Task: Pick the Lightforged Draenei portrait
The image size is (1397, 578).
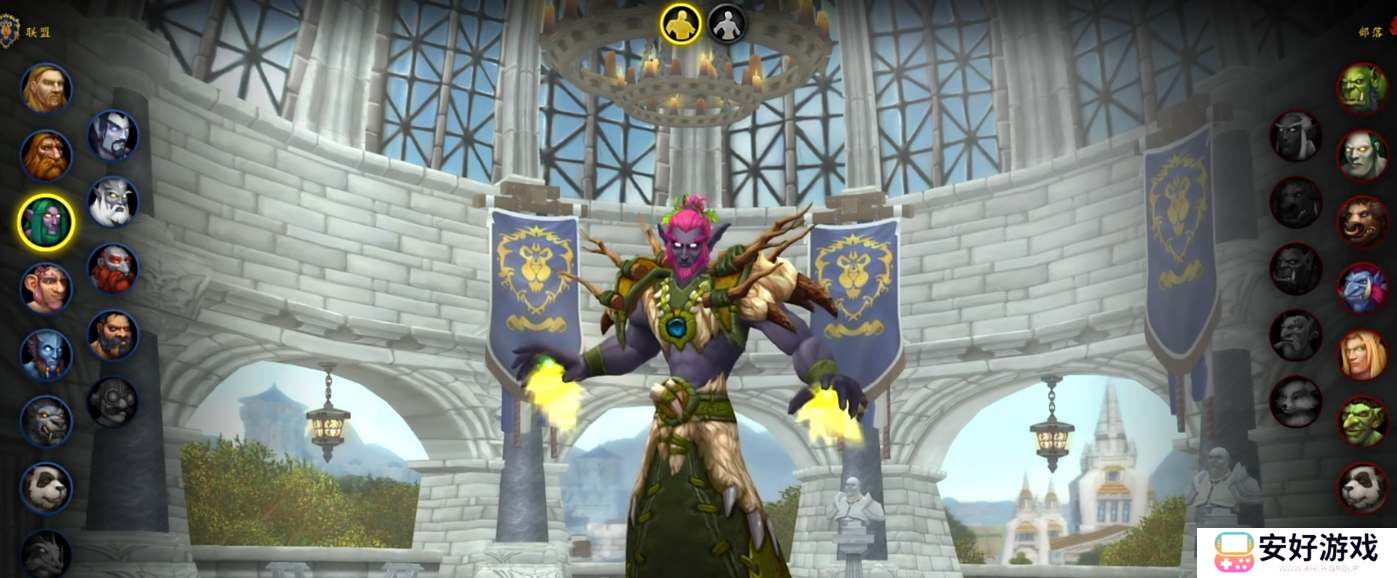Action: pyautogui.click(x=113, y=202)
